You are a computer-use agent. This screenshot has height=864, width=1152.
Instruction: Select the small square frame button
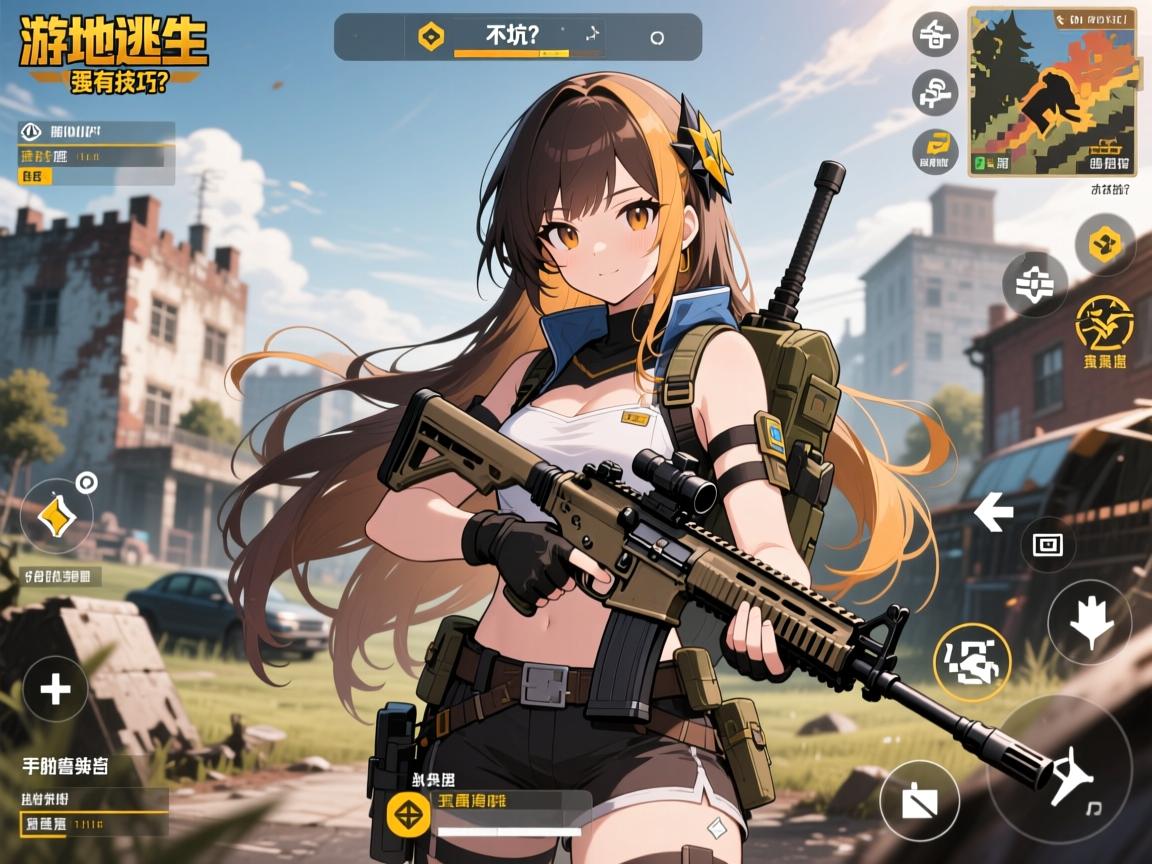pos(1047,545)
